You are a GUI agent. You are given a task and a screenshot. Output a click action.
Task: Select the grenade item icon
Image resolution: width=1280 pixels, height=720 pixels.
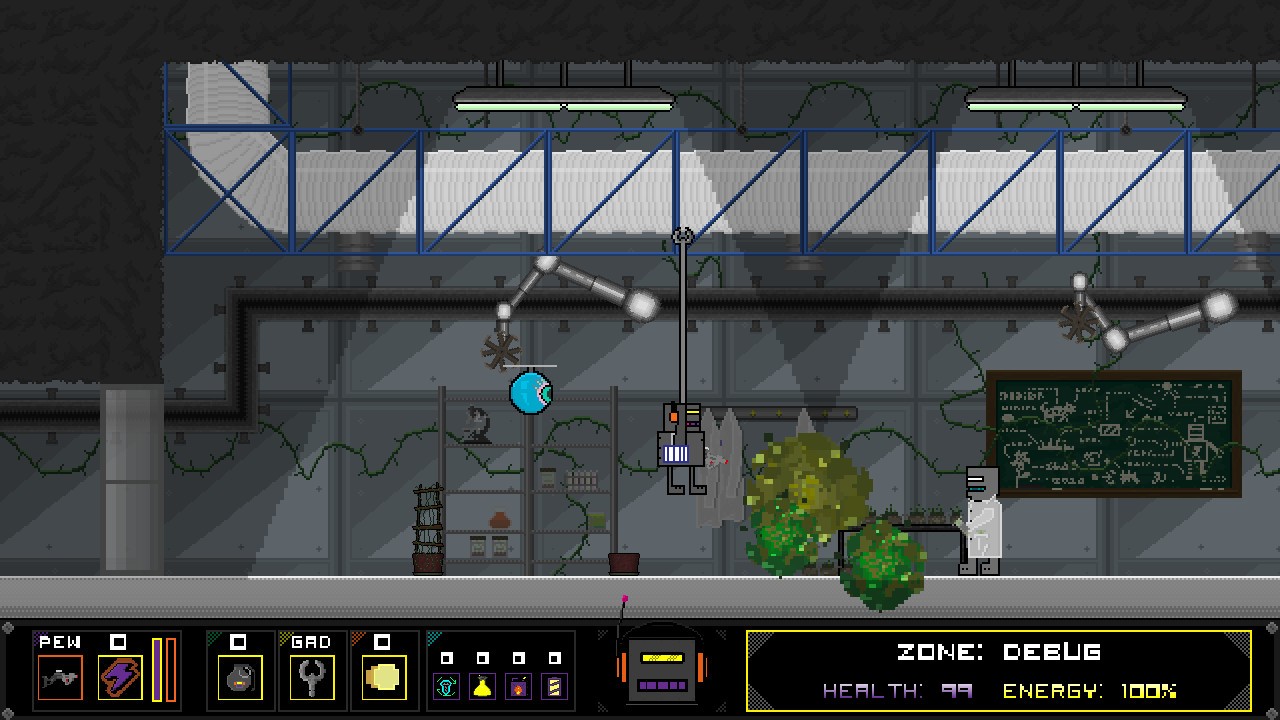click(240, 680)
